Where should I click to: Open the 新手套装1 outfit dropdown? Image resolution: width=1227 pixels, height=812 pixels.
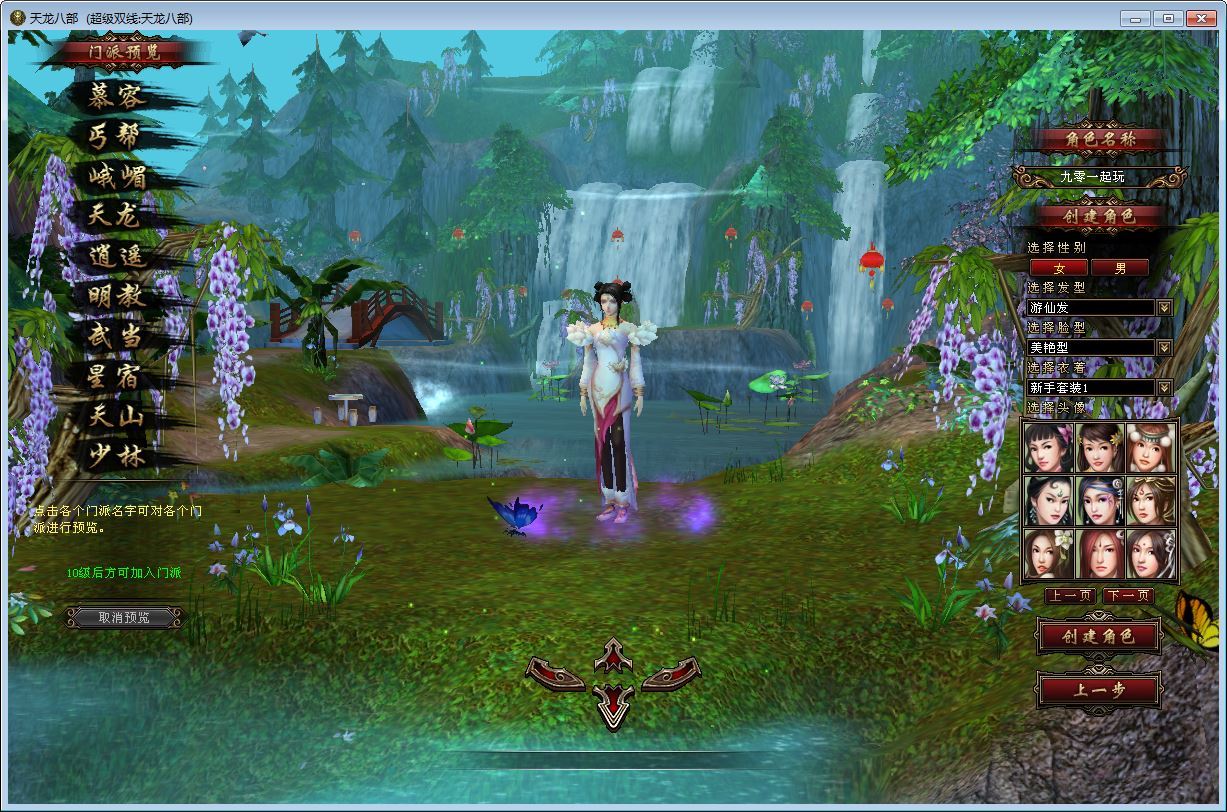coord(1164,388)
